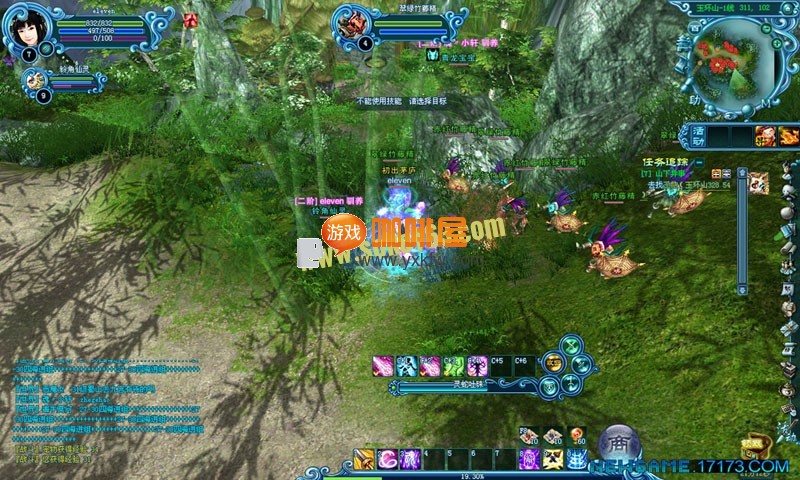800x480 pixels.
Task: Use the sword skill in hotbar slot 1
Action: [362, 458]
